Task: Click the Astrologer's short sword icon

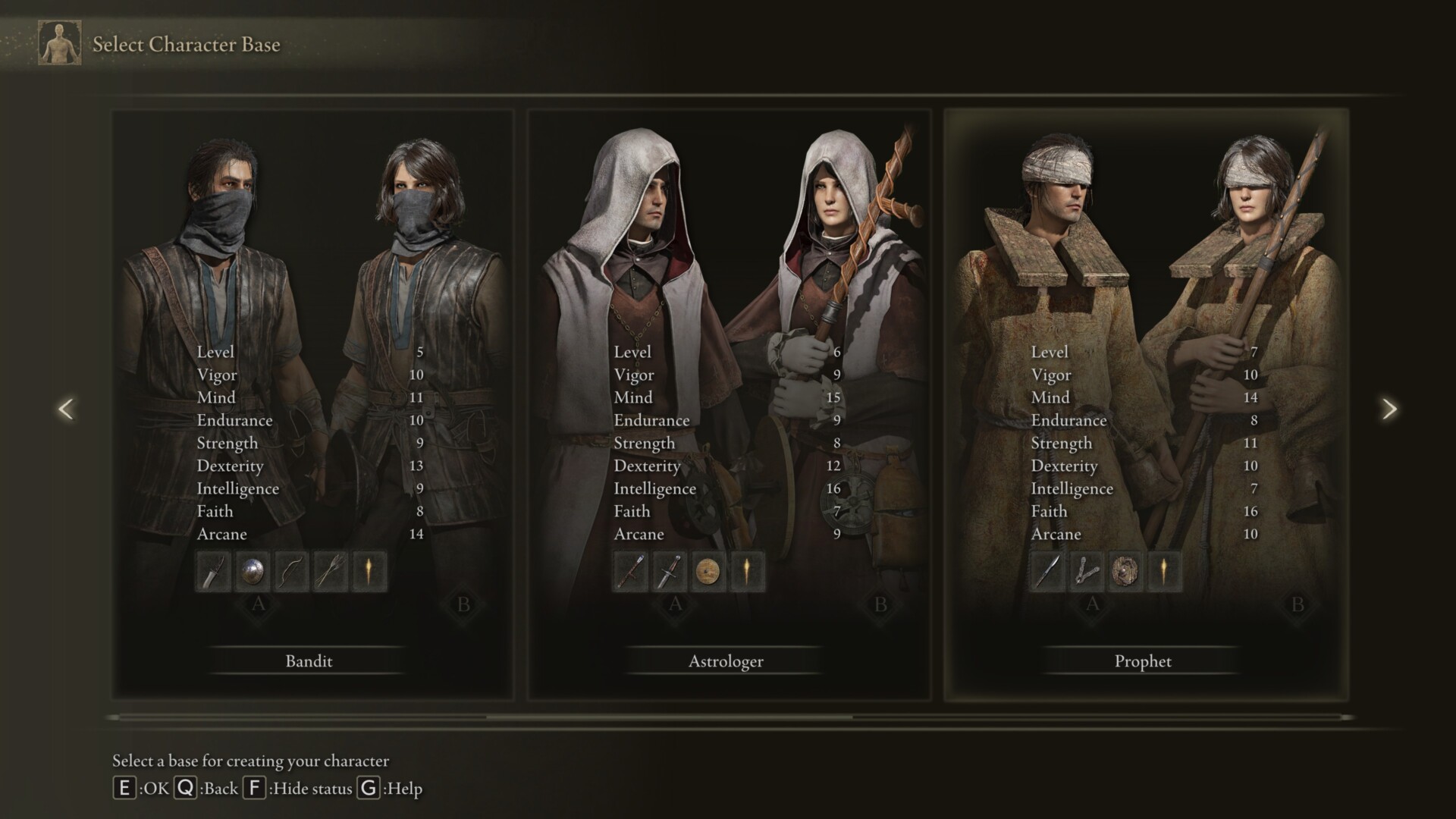Action: click(x=670, y=571)
